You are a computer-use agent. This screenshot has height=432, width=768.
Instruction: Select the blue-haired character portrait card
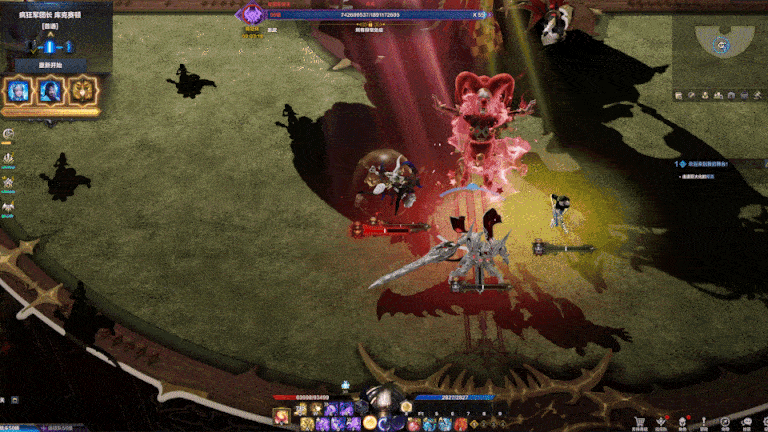click(18, 91)
